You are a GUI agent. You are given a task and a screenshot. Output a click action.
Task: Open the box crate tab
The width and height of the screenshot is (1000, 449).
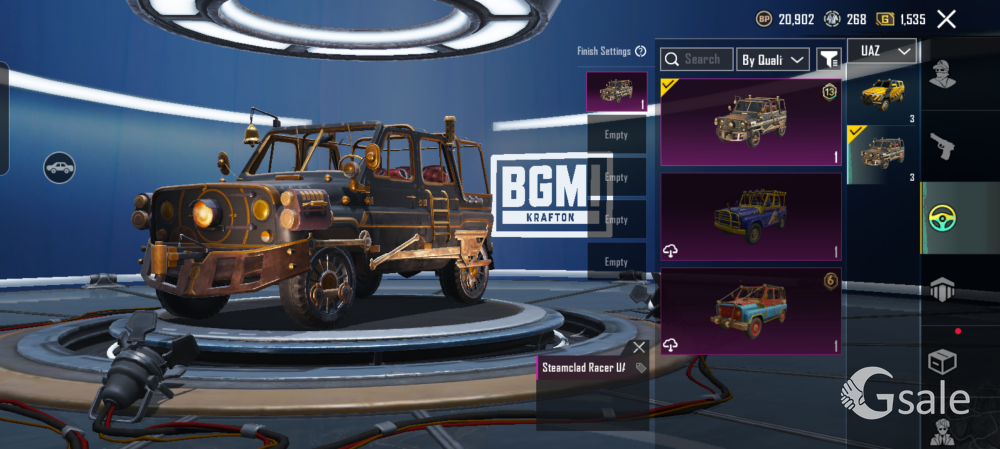[x=941, y=361]
